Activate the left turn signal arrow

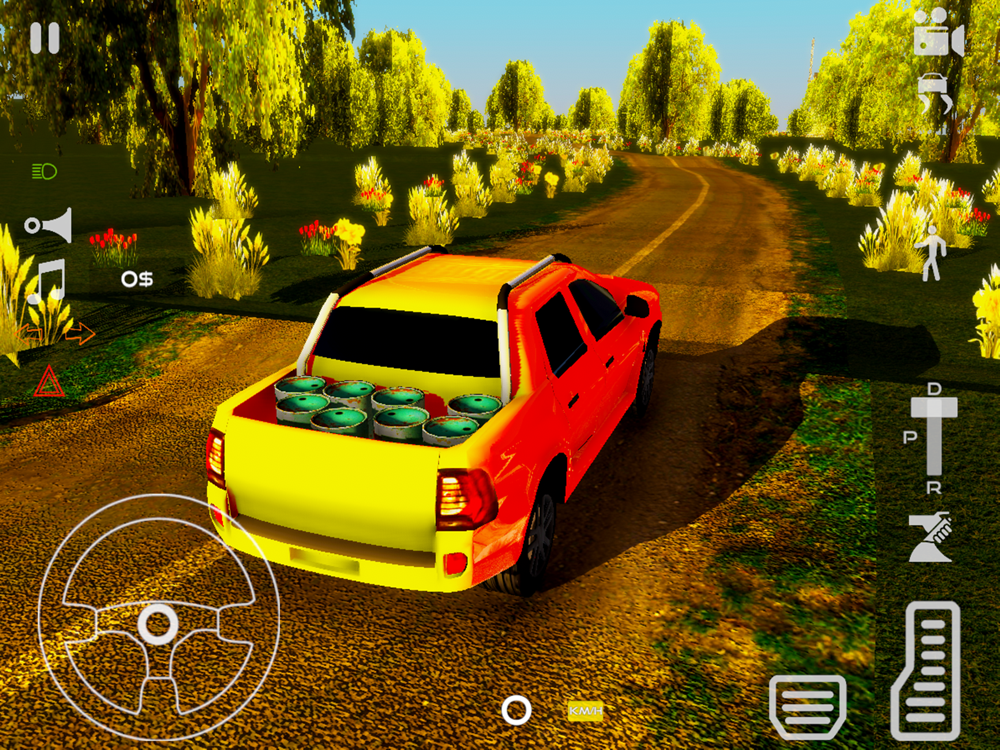tap(30, 331)
